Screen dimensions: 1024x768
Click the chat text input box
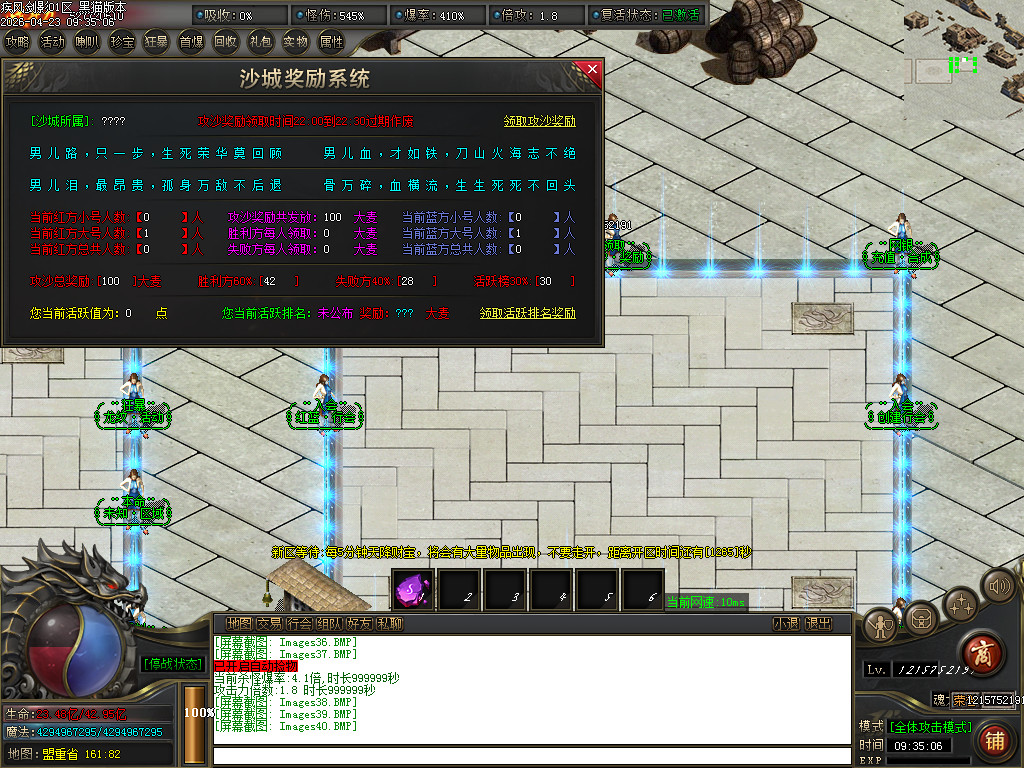click(x=530, y=755)
